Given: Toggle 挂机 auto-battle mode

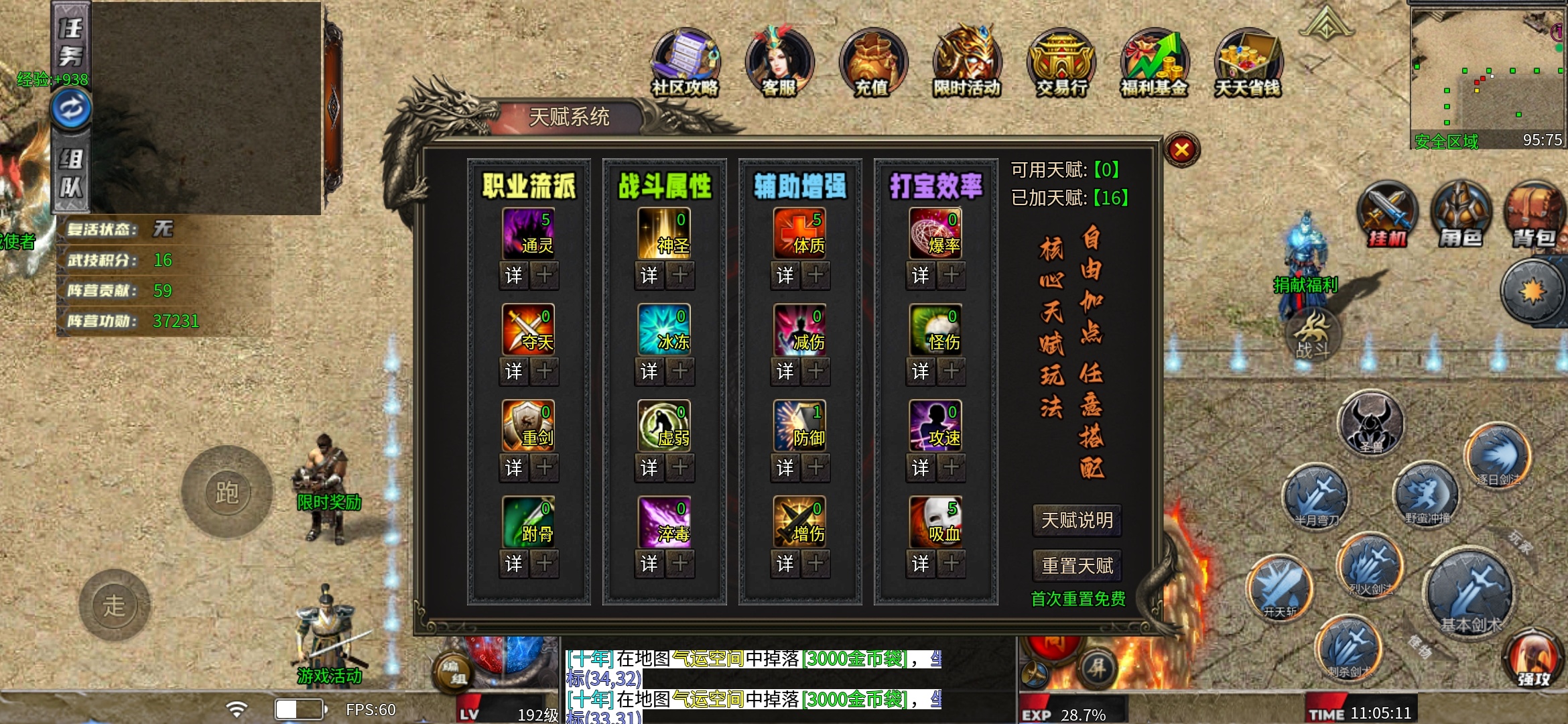Looking at the screenshot, I should point(1387,215).
